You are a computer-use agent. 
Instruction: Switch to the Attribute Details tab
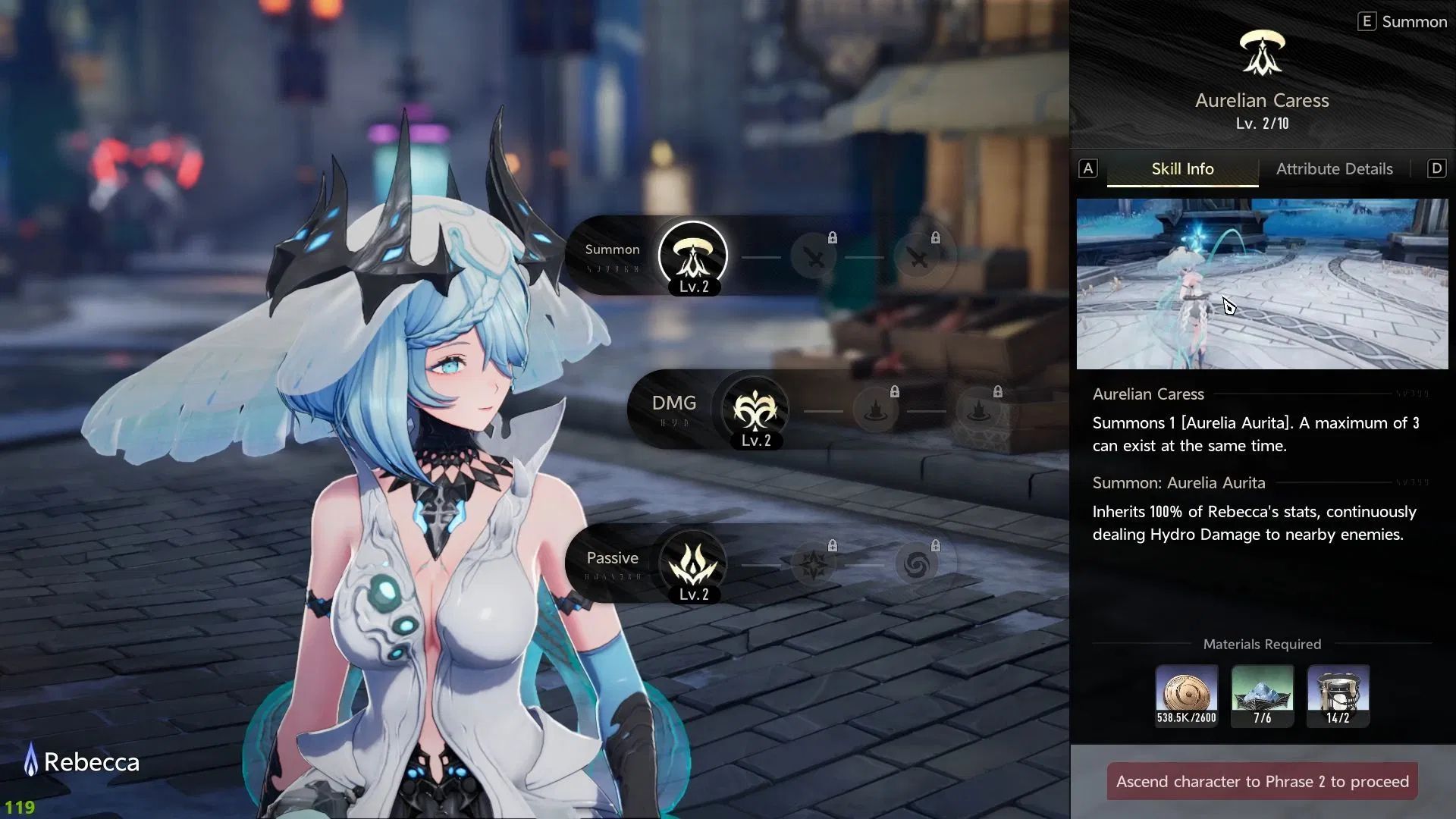1334,168
